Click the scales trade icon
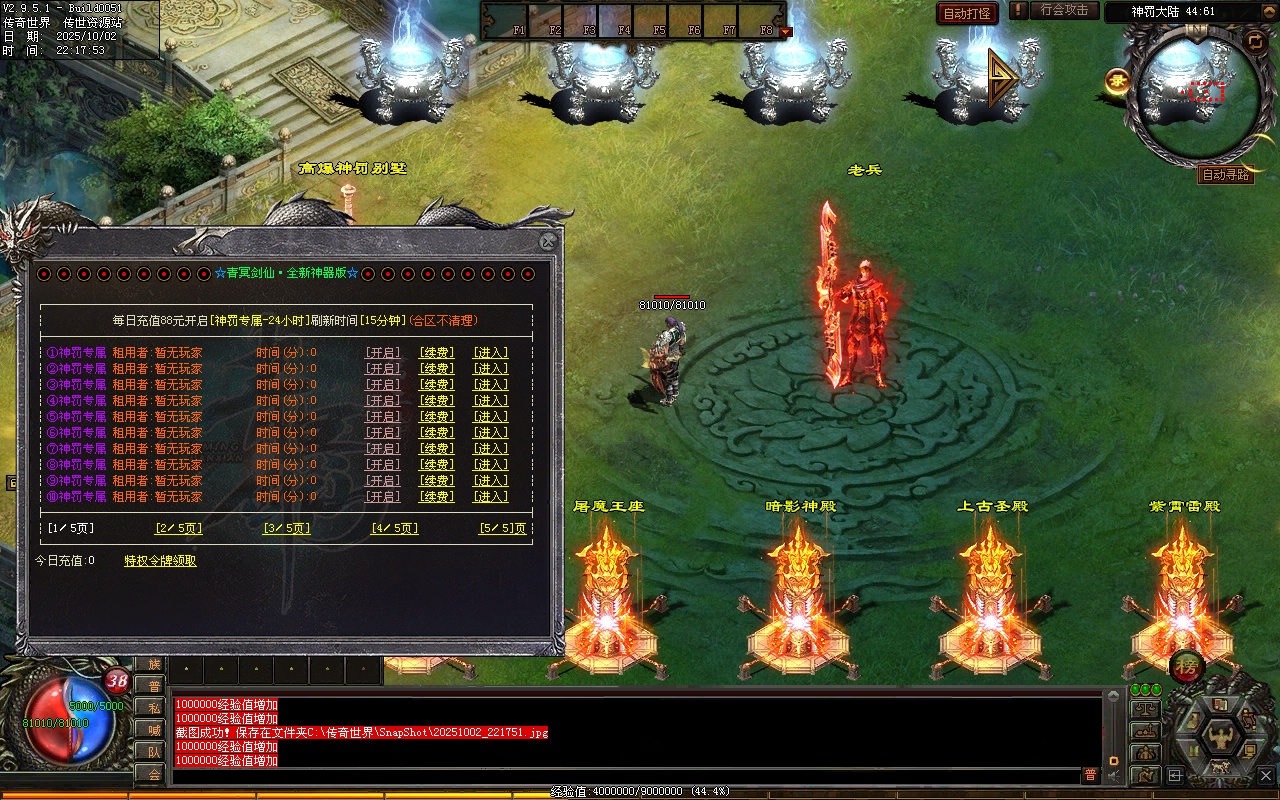The height and width of the screenshot is (800, 1280). [1145, 709]
